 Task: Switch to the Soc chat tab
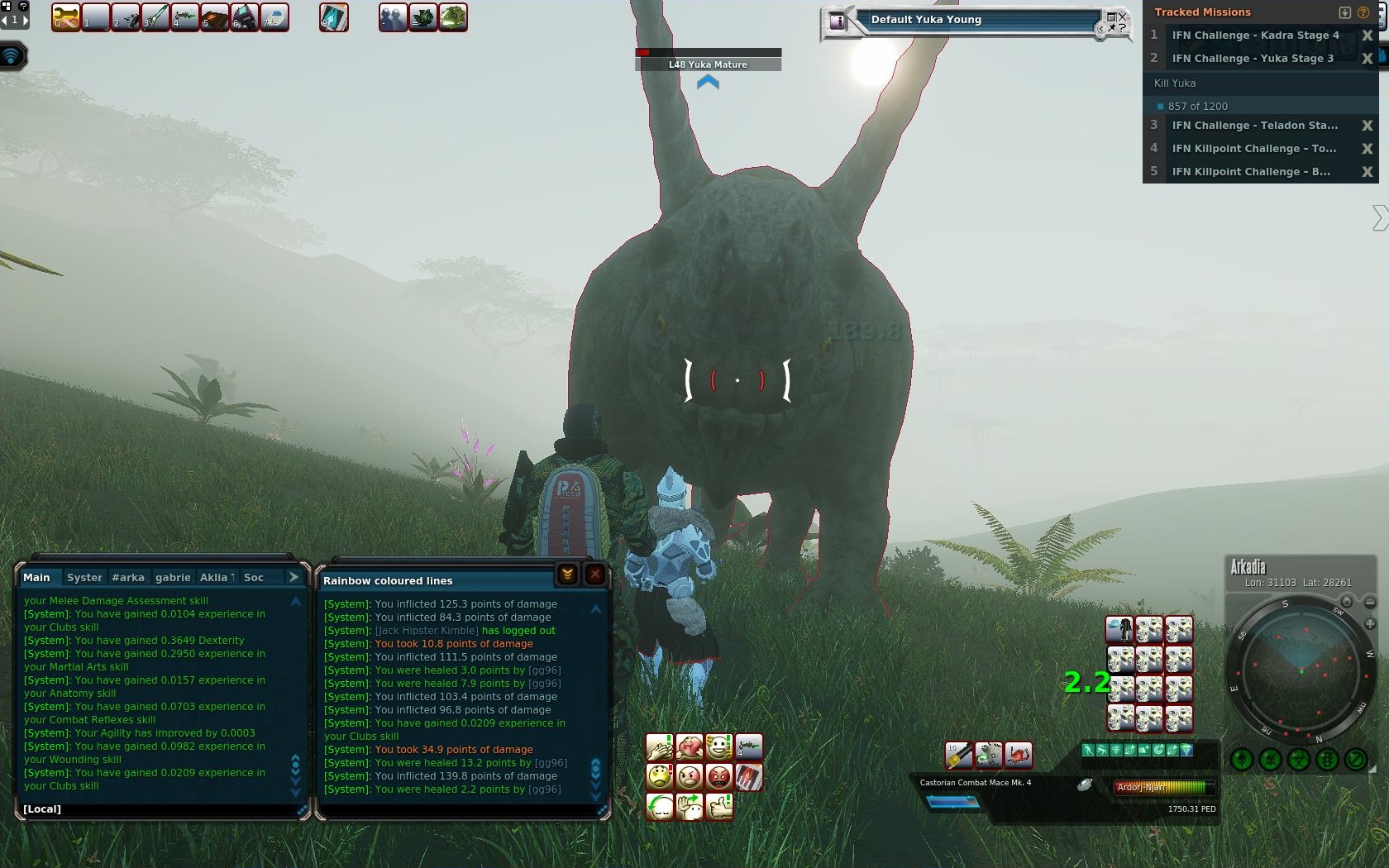coord(254,577)
